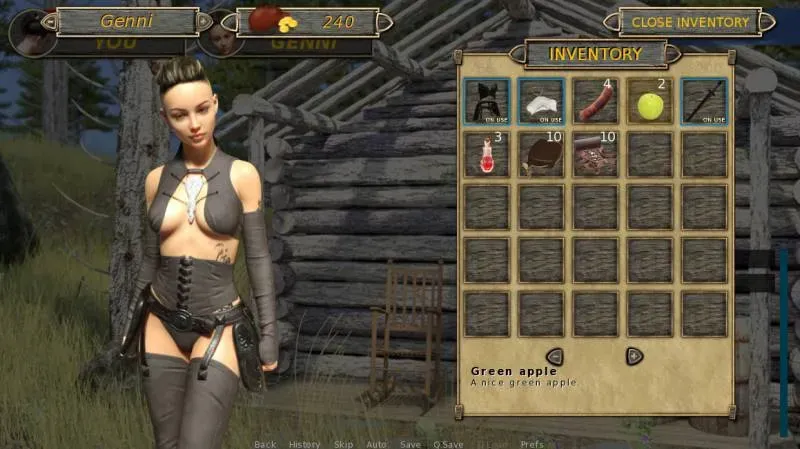Select the sausage item slot
The height and width of the screenshot is (449, 800).
pos(595,102)
